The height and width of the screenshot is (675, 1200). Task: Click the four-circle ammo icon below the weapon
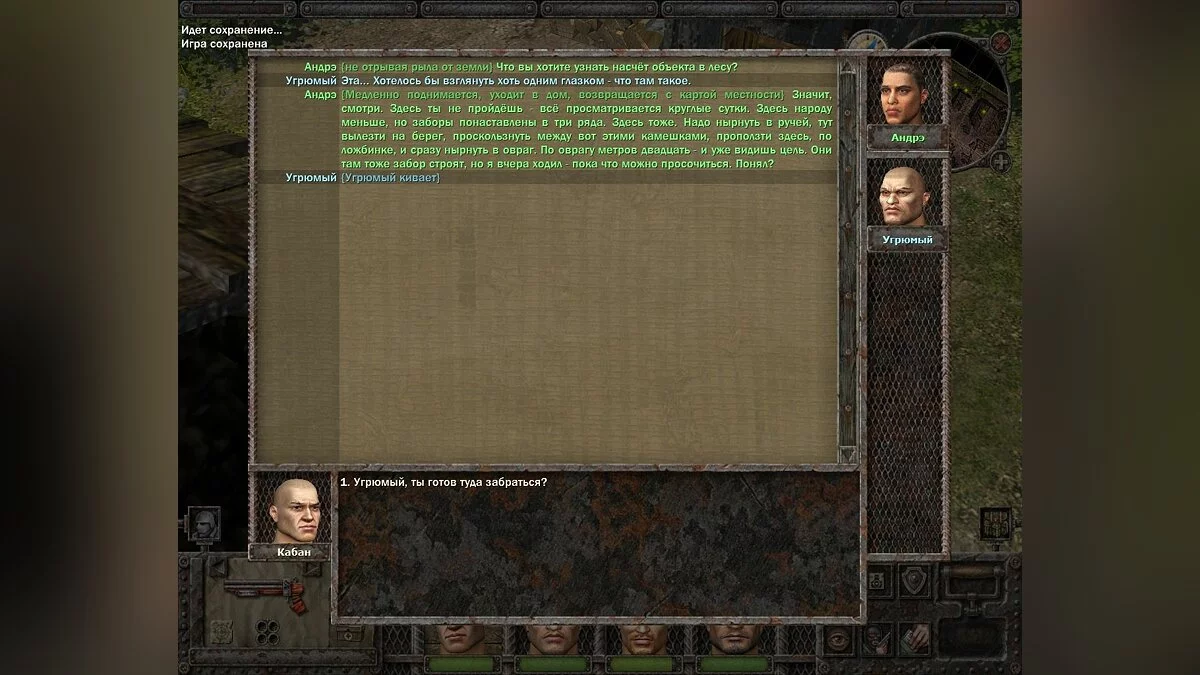268,631
